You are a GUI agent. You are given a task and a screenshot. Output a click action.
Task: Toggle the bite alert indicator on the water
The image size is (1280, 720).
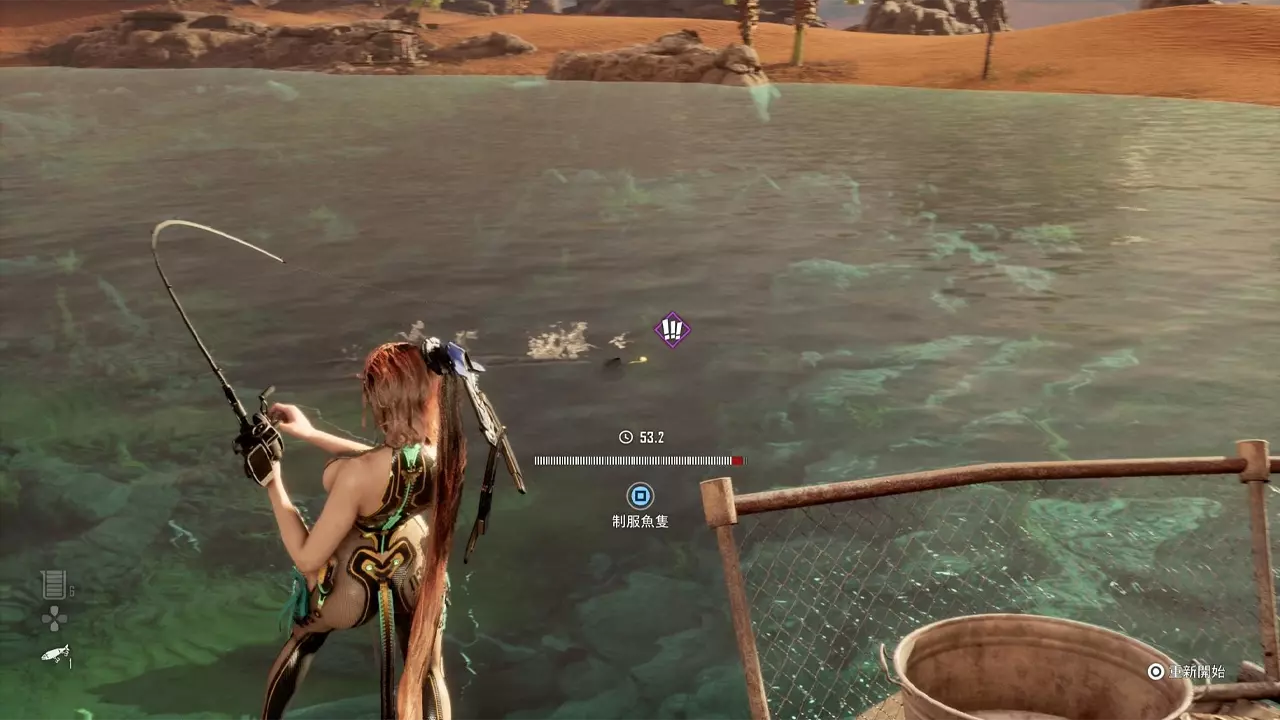[671, 331]
